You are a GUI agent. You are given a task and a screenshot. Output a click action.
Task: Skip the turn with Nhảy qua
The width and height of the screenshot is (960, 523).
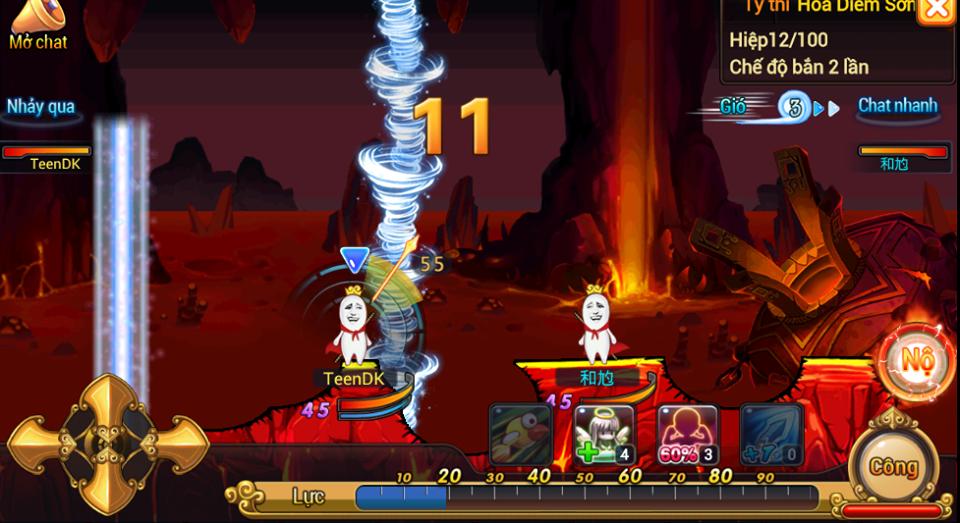pyautogui.click(x=41, y=107)
